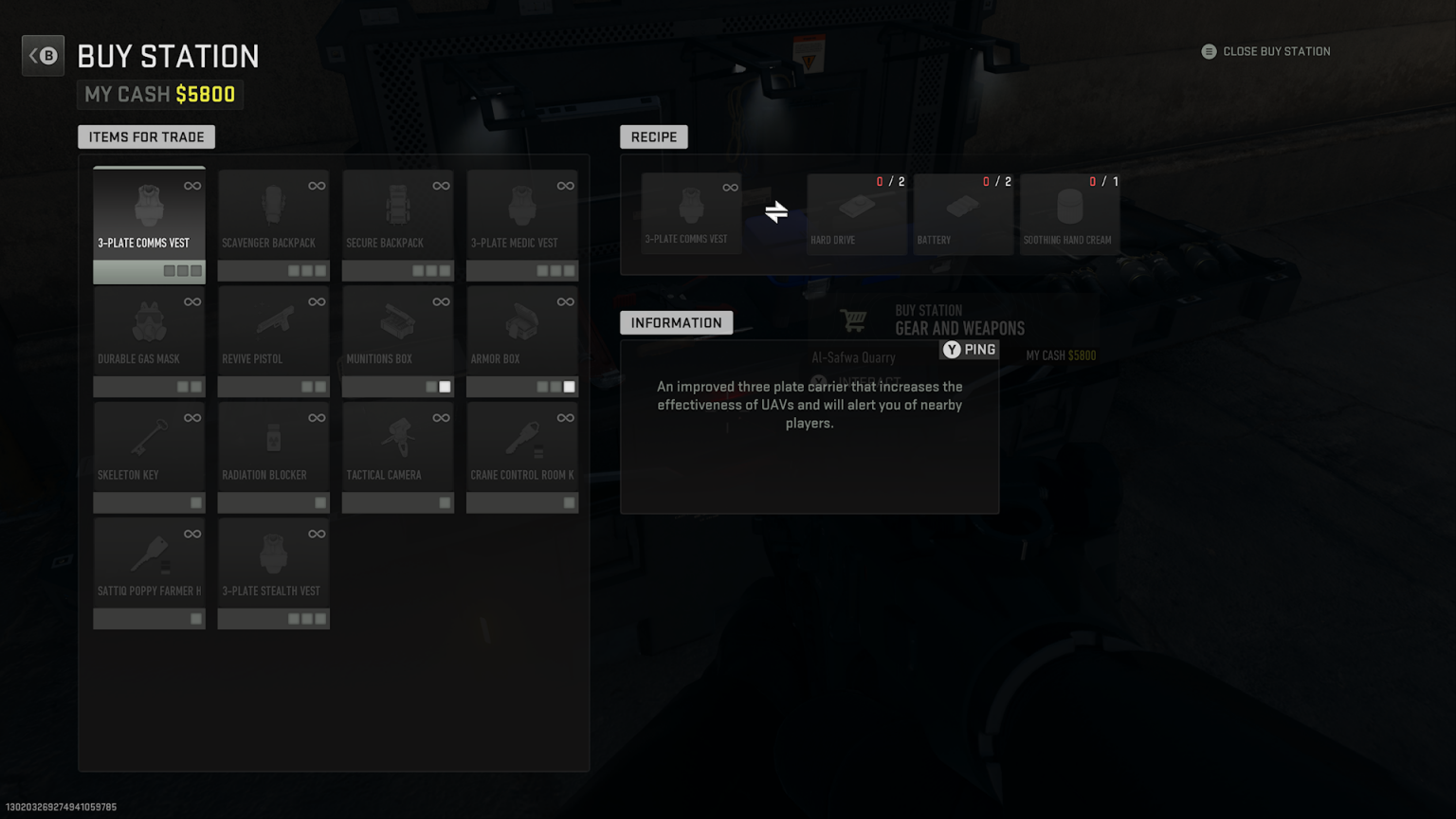The image size is (1456, 819).
Task: Ping the Buy Station Gear and Weapons
Action: (969, 349)
